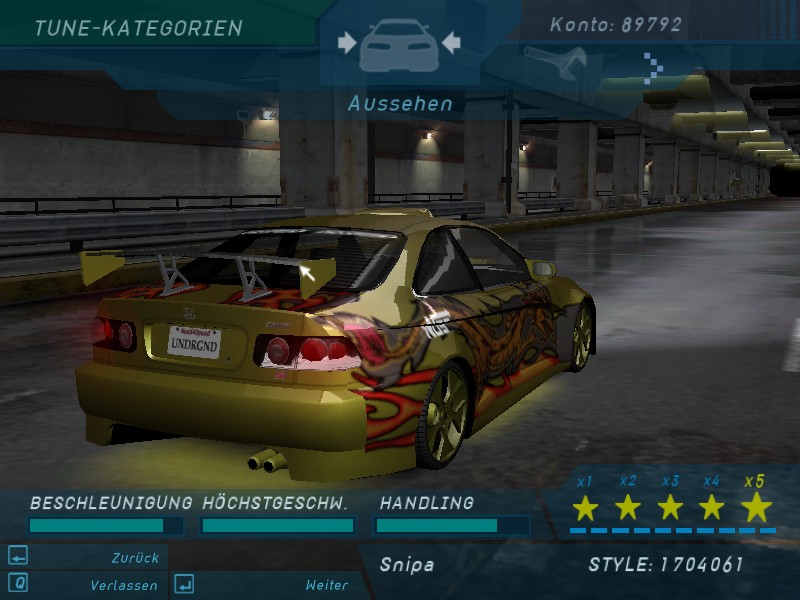This screenshot has height=600, width=800.
Task: Continue with the Weiter button
Action: (x=326, y=585)
